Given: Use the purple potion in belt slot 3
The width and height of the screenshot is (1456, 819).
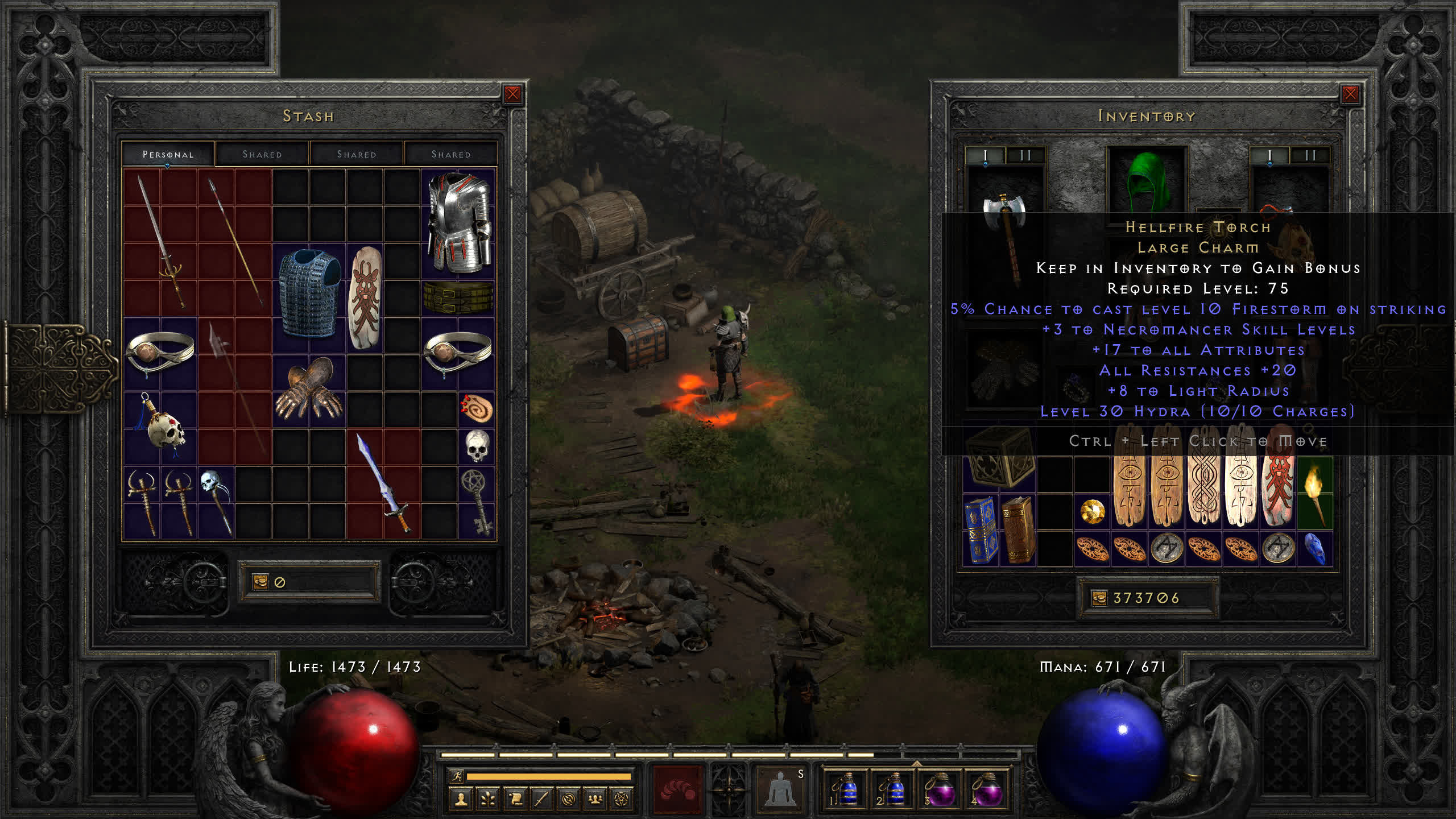Looking at the screenshot, I should coord(939,790).
